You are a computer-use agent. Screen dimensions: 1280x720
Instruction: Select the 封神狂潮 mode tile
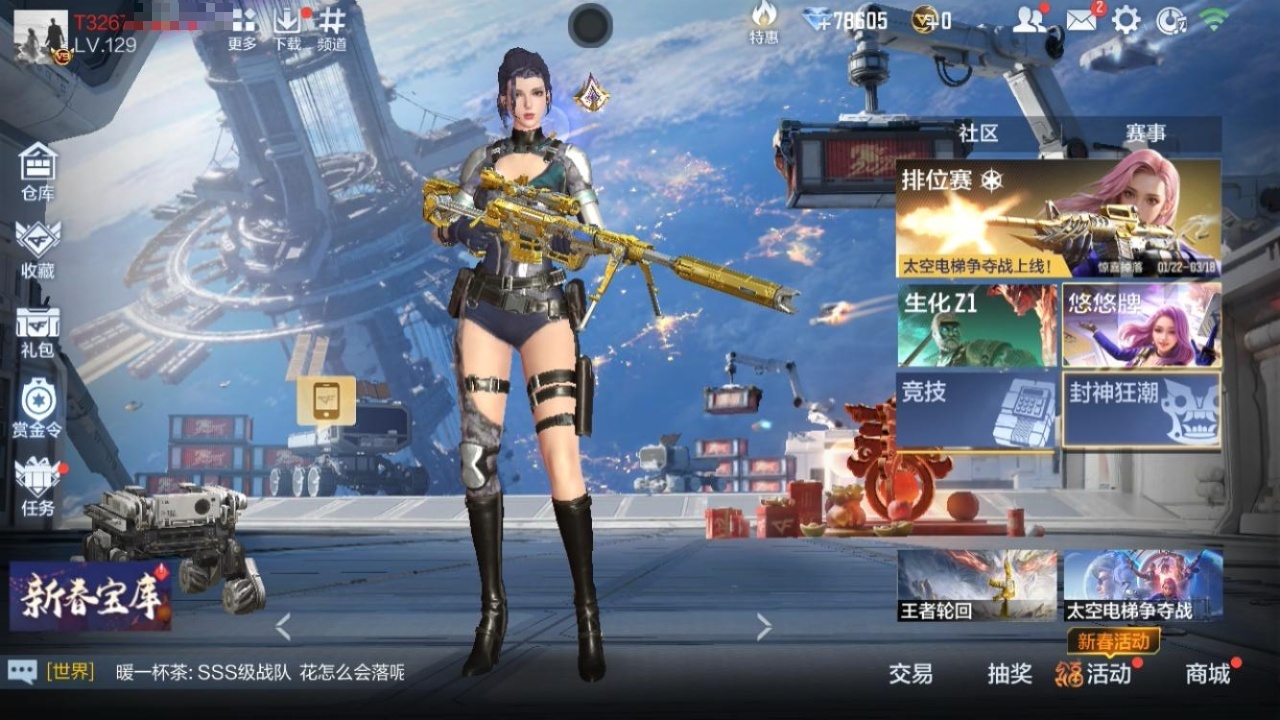pyautogui.click(x=1141, y=410)
